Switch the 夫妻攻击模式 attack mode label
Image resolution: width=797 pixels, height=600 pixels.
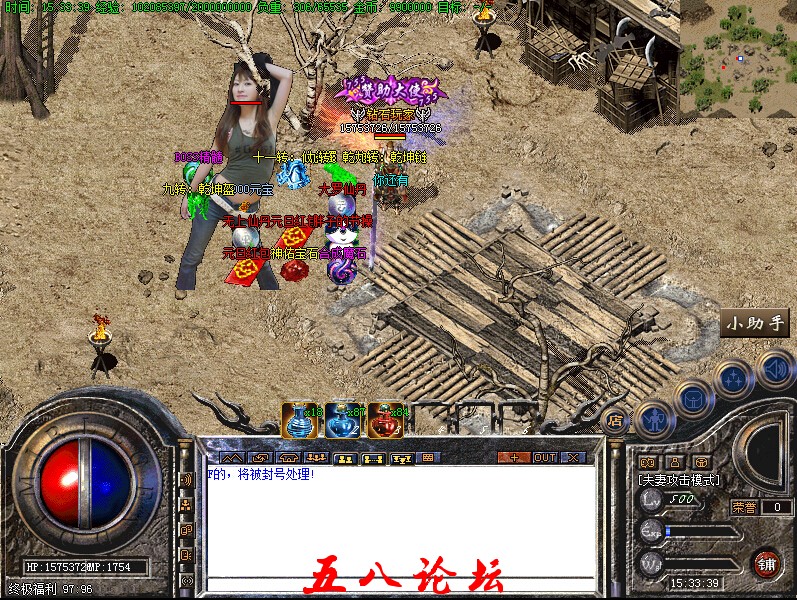679,480
